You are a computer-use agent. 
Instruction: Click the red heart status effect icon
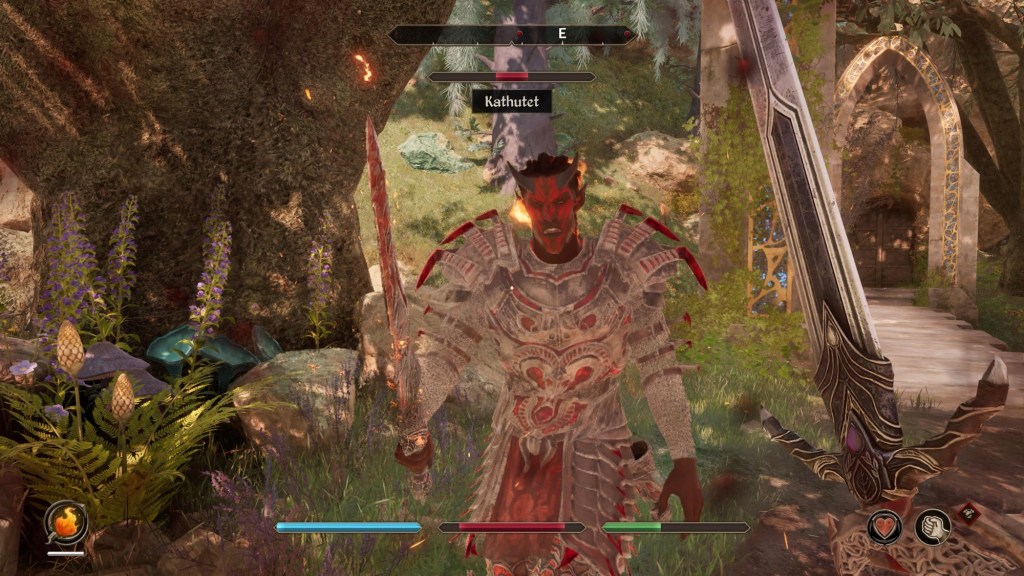click(885, 527)
